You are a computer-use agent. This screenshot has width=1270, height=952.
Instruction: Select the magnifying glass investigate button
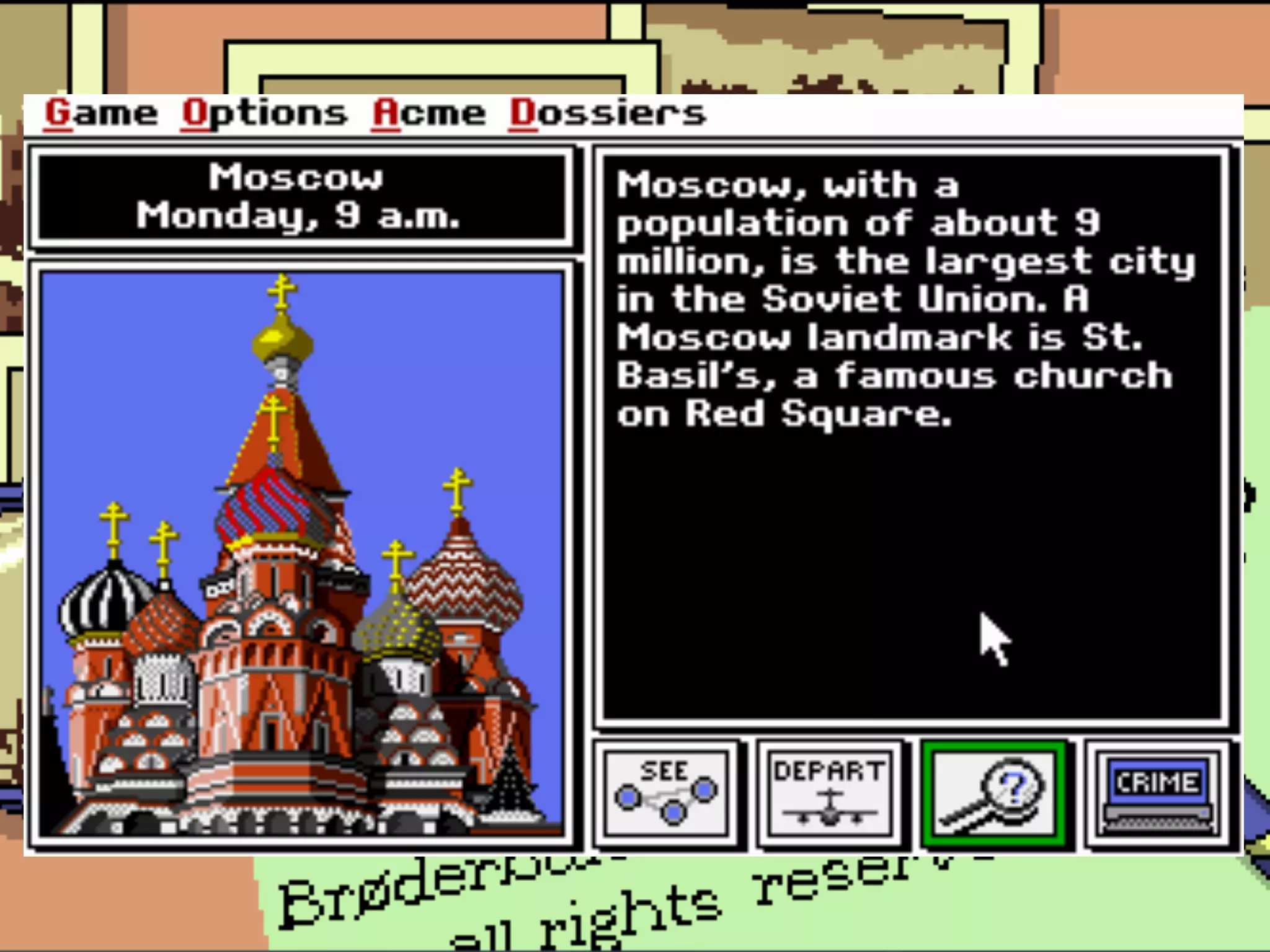point(994,793)
